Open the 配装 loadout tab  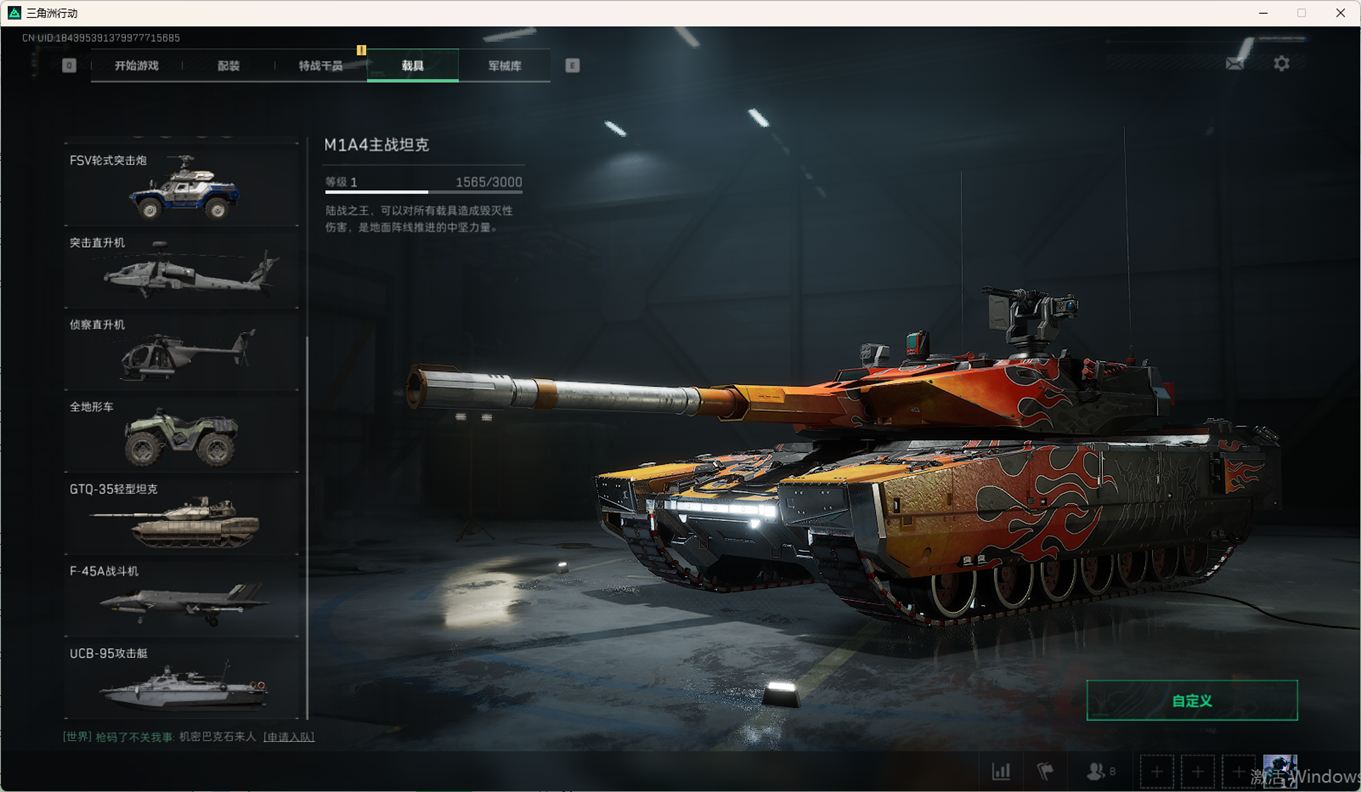pyautogui.click(x=229, y=66)
